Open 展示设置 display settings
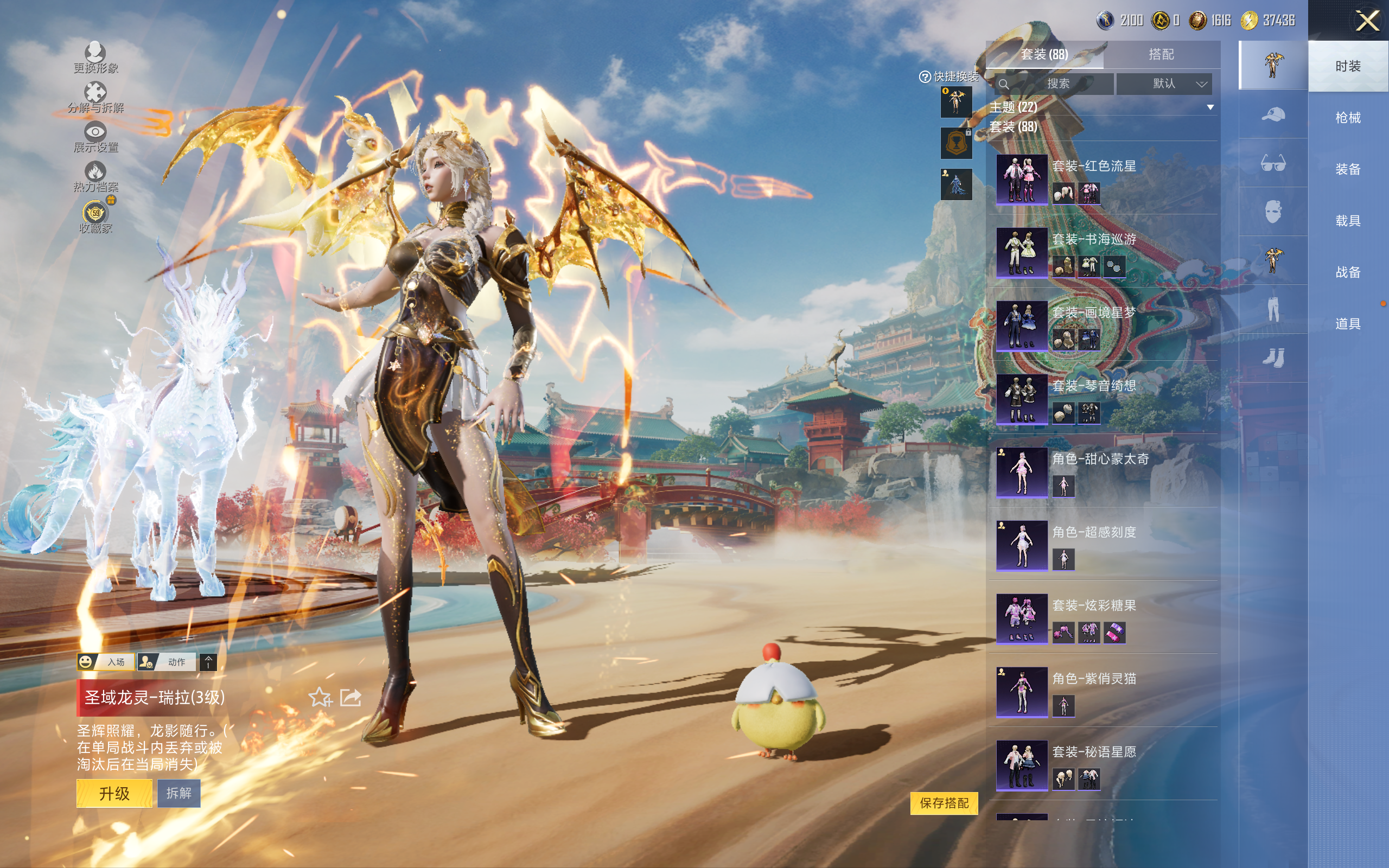 [x=95, y=137]
